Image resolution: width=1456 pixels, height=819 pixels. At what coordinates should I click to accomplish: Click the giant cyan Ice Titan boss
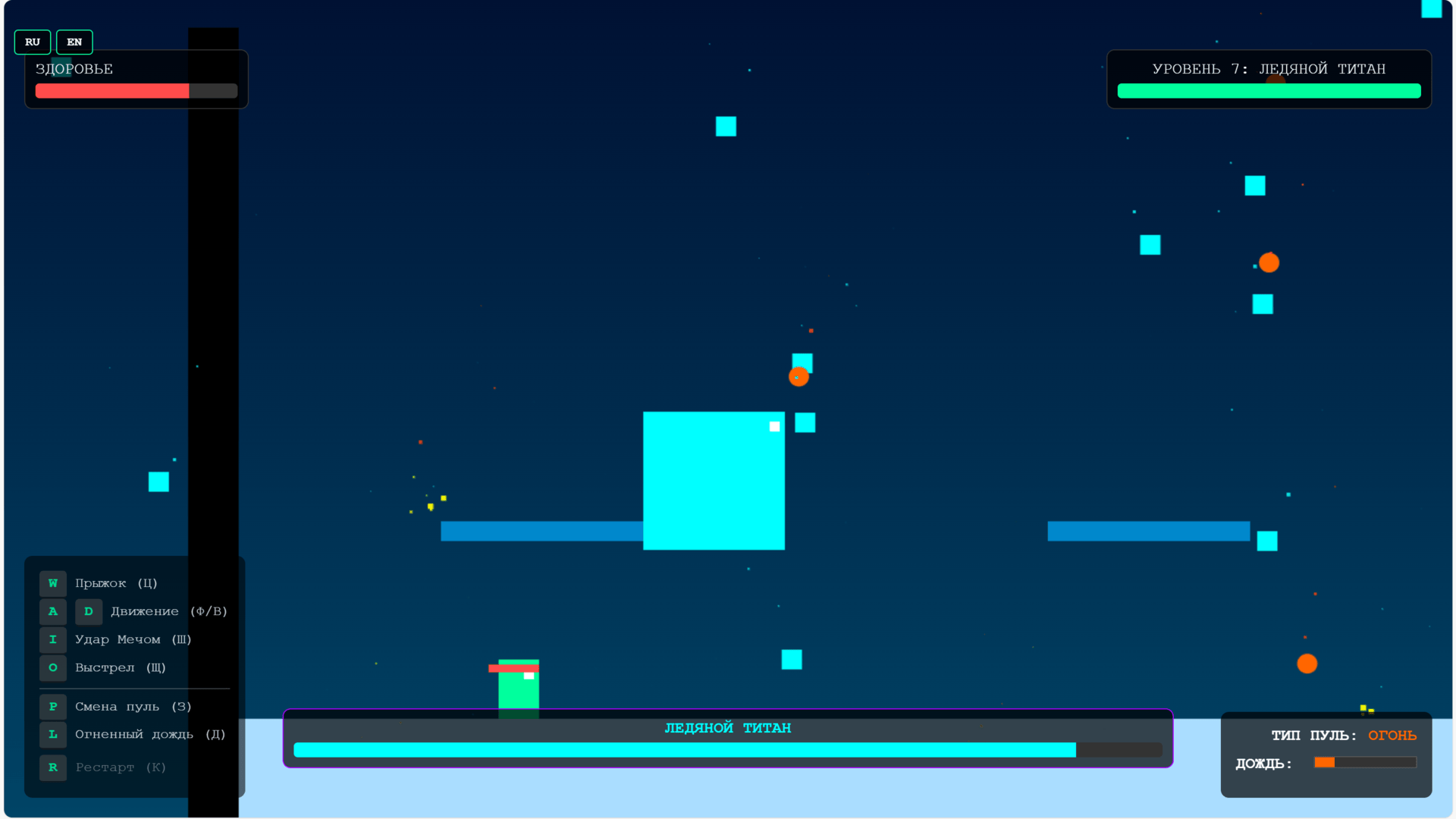click(714, 481)
